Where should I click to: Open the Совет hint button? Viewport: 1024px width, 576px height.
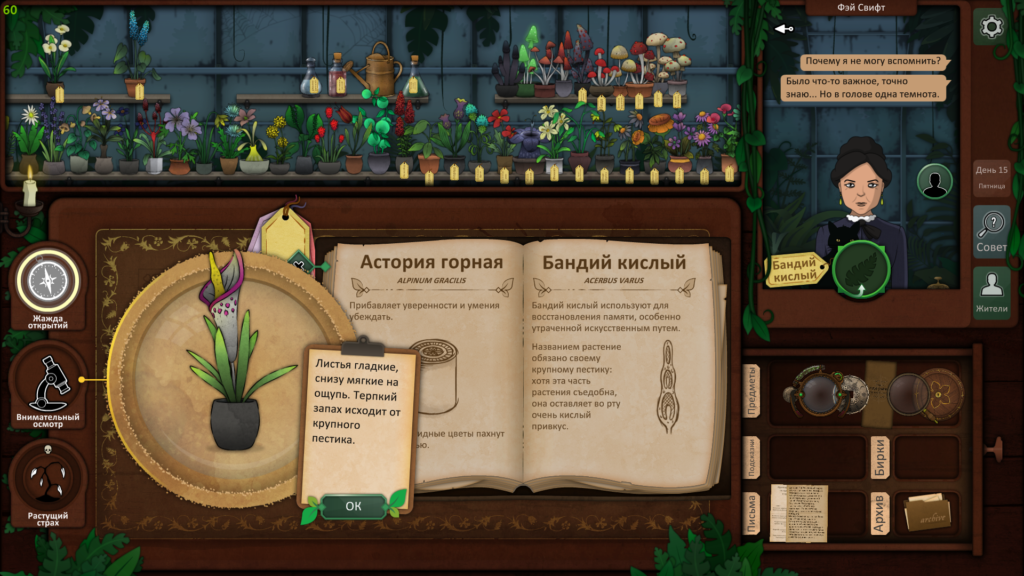click(x=991, y=232)
